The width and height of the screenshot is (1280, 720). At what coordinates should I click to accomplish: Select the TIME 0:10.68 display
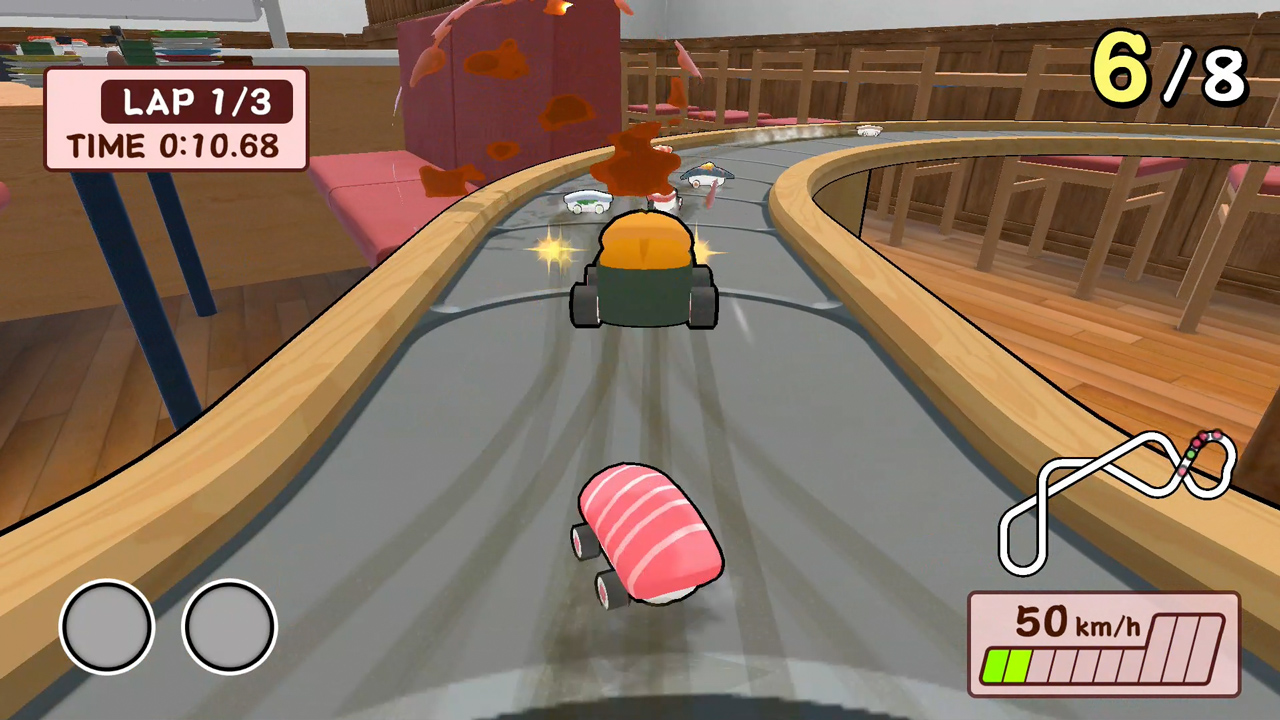[175, 147]
